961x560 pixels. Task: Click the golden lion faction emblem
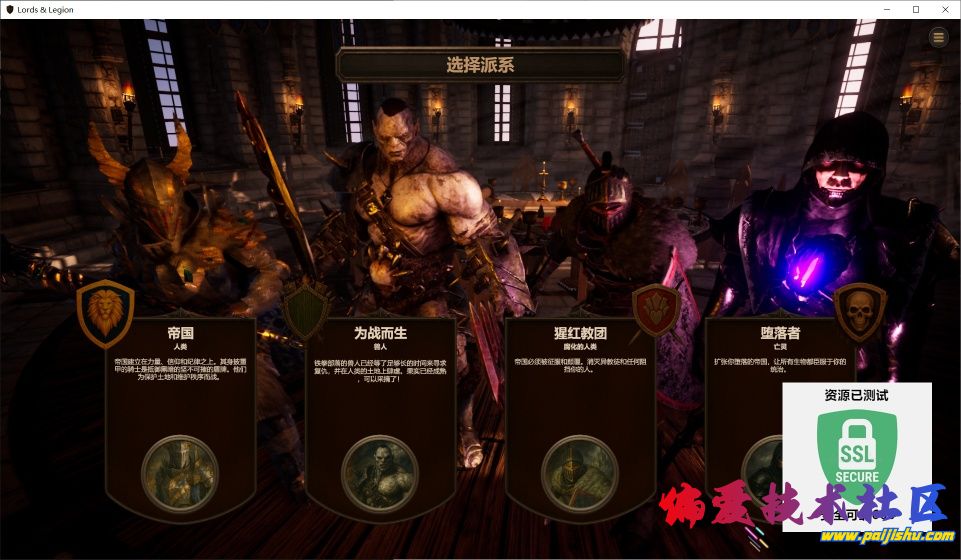pyautogui.click(x=105, y=308)
